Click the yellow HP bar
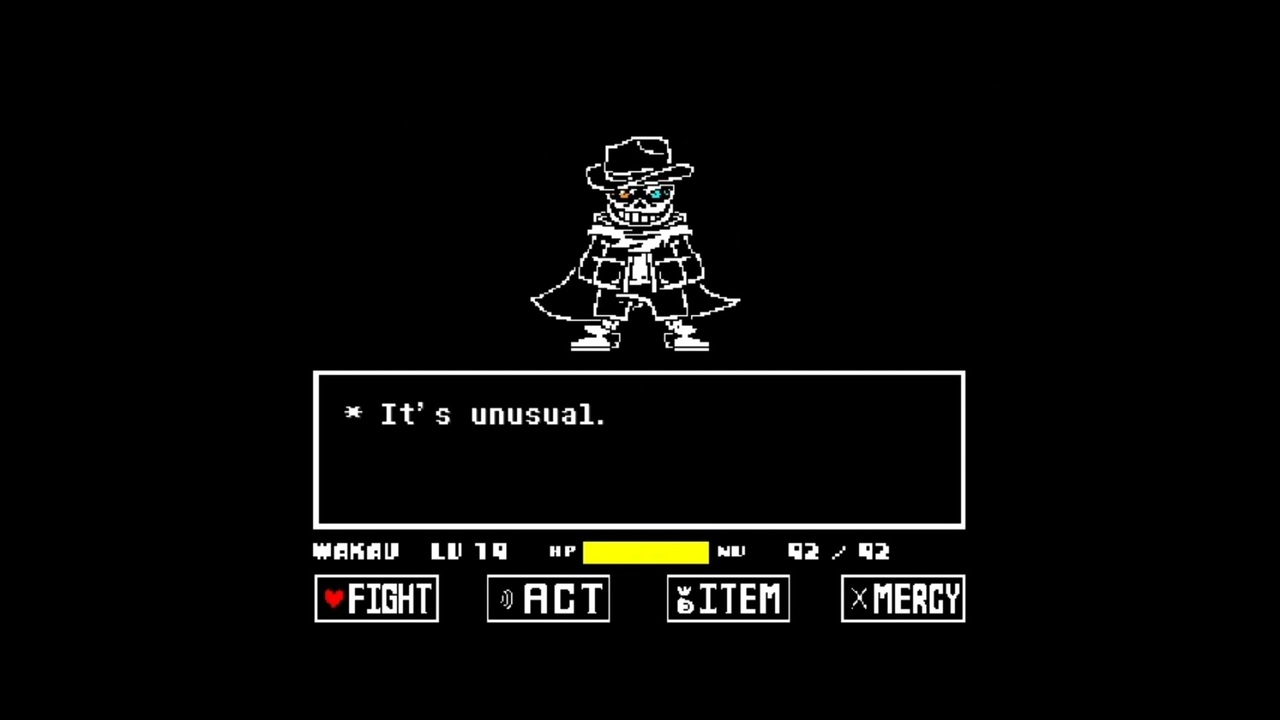 click(645, 551)
